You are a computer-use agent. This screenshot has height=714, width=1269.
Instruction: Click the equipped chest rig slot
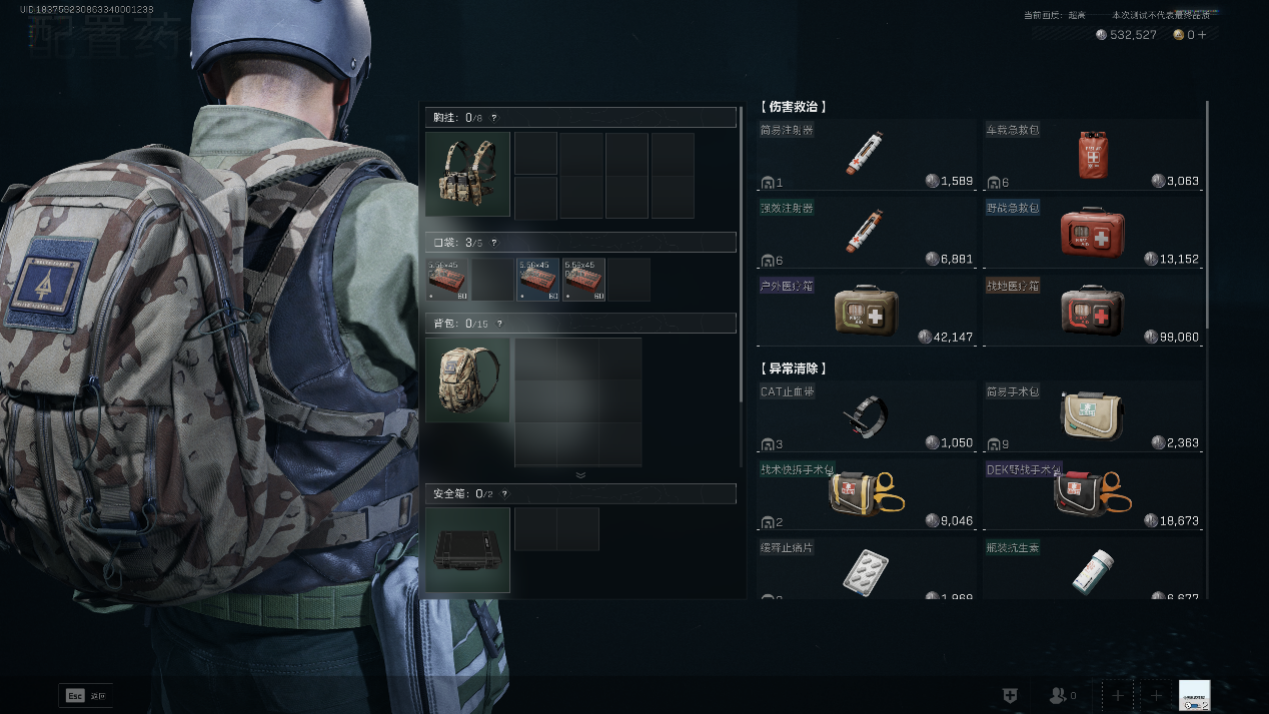[x=467, y=174]
